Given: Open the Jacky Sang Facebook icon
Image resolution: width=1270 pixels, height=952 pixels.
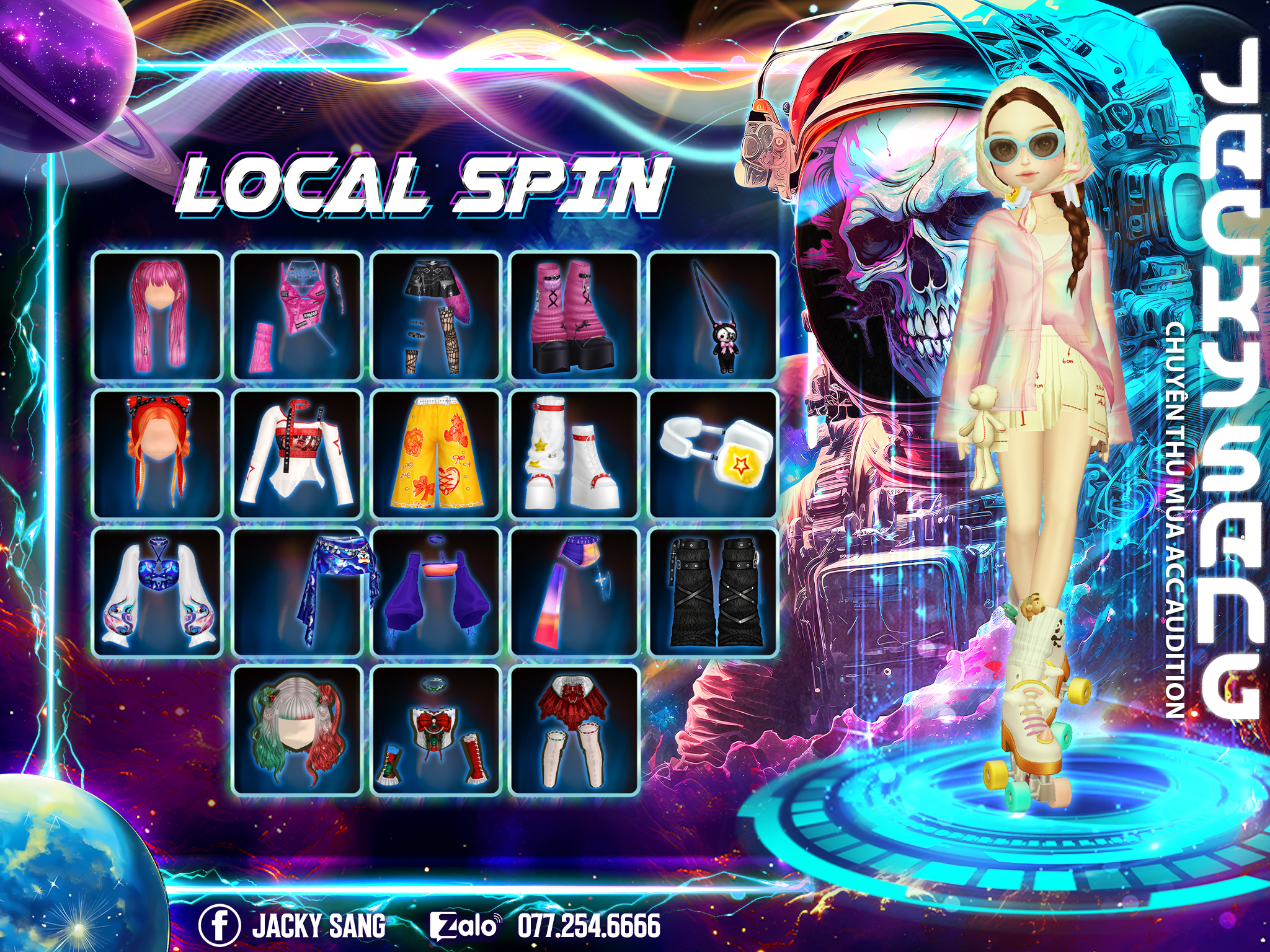Looking at the screenshot, I should point(219,926).
